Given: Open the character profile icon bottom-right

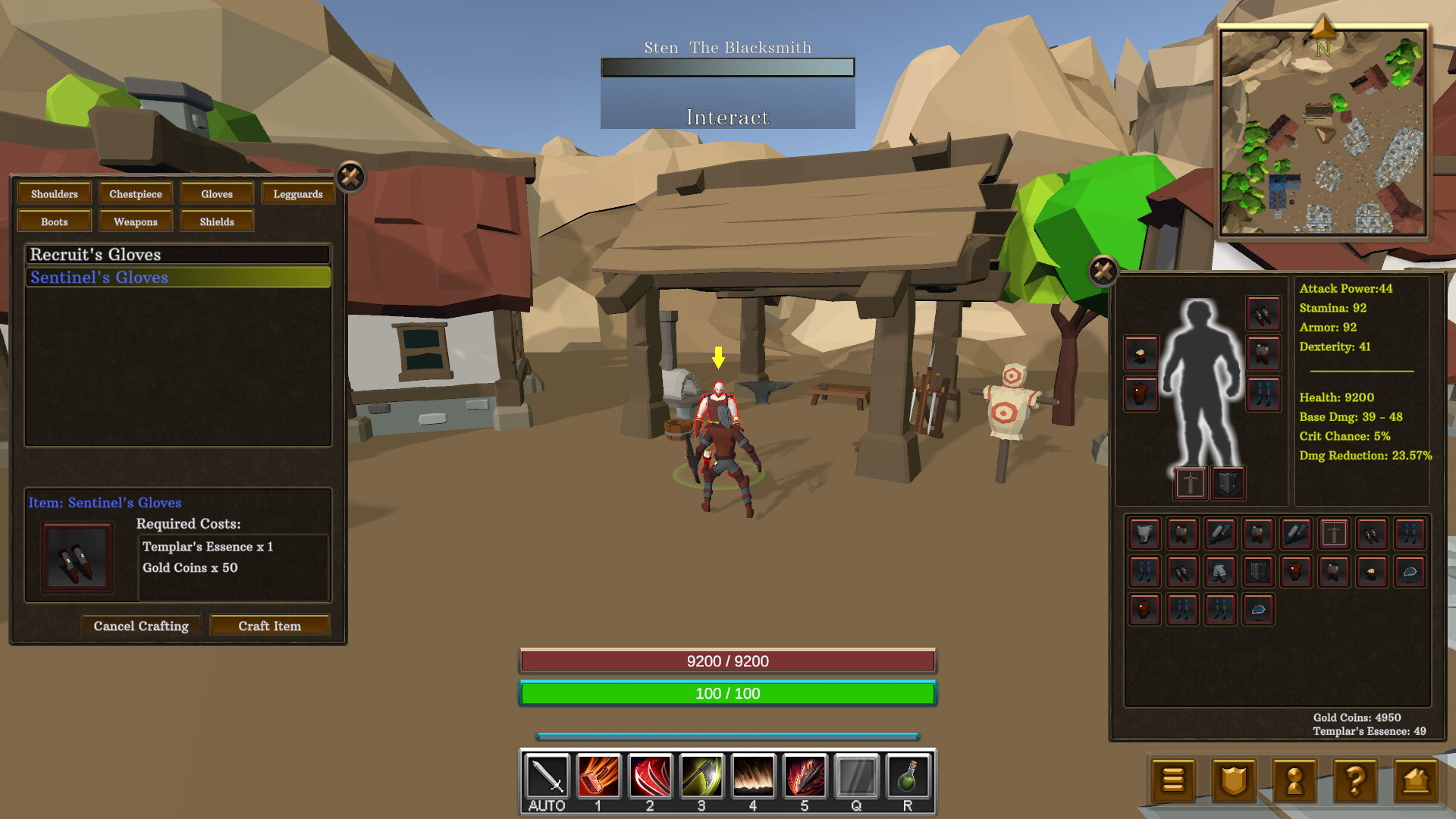Looking at the screenshot, I should click(1294, 780).
